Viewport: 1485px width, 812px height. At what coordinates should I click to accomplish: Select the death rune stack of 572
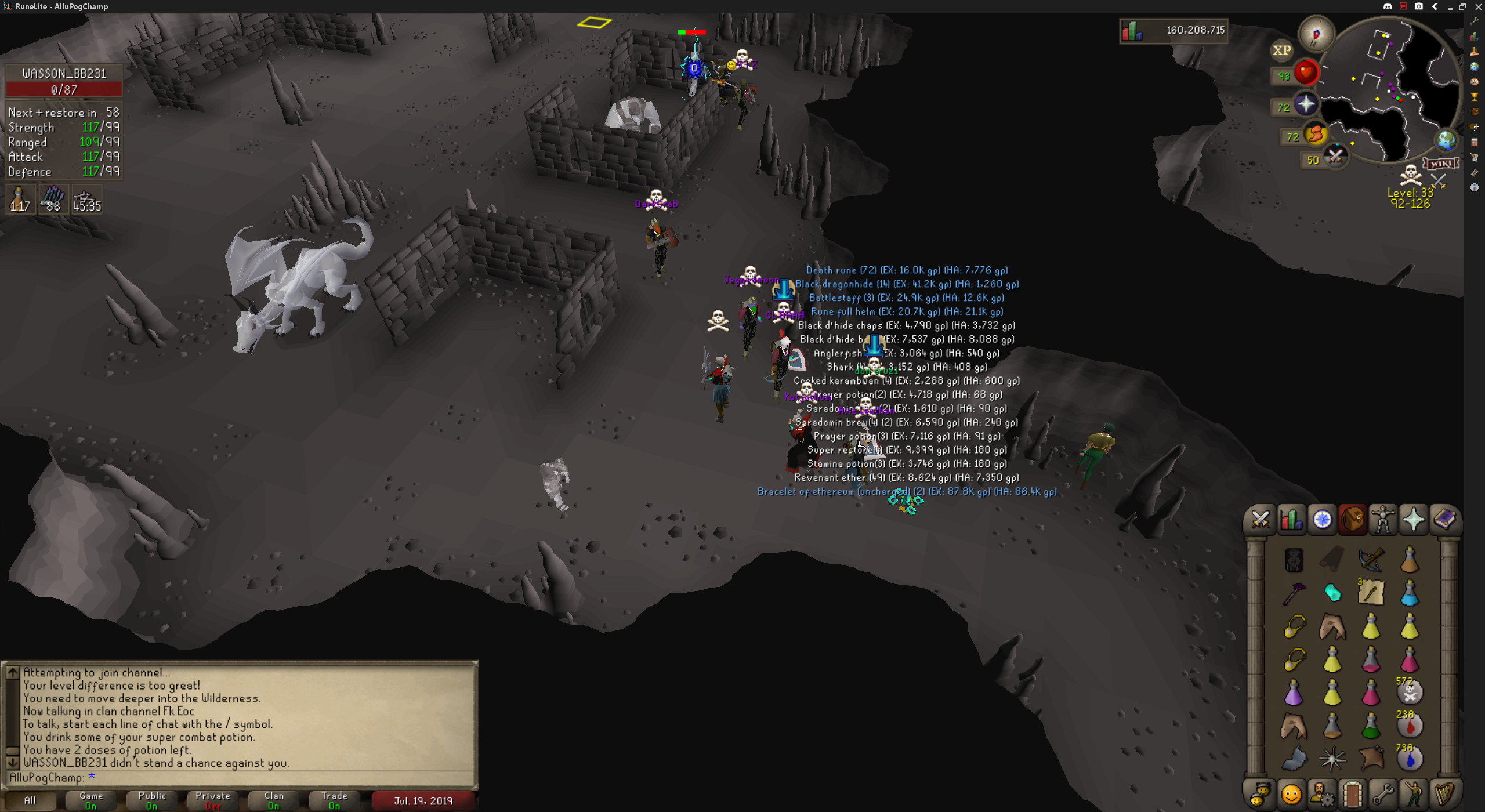click(x=1410, y=692)
